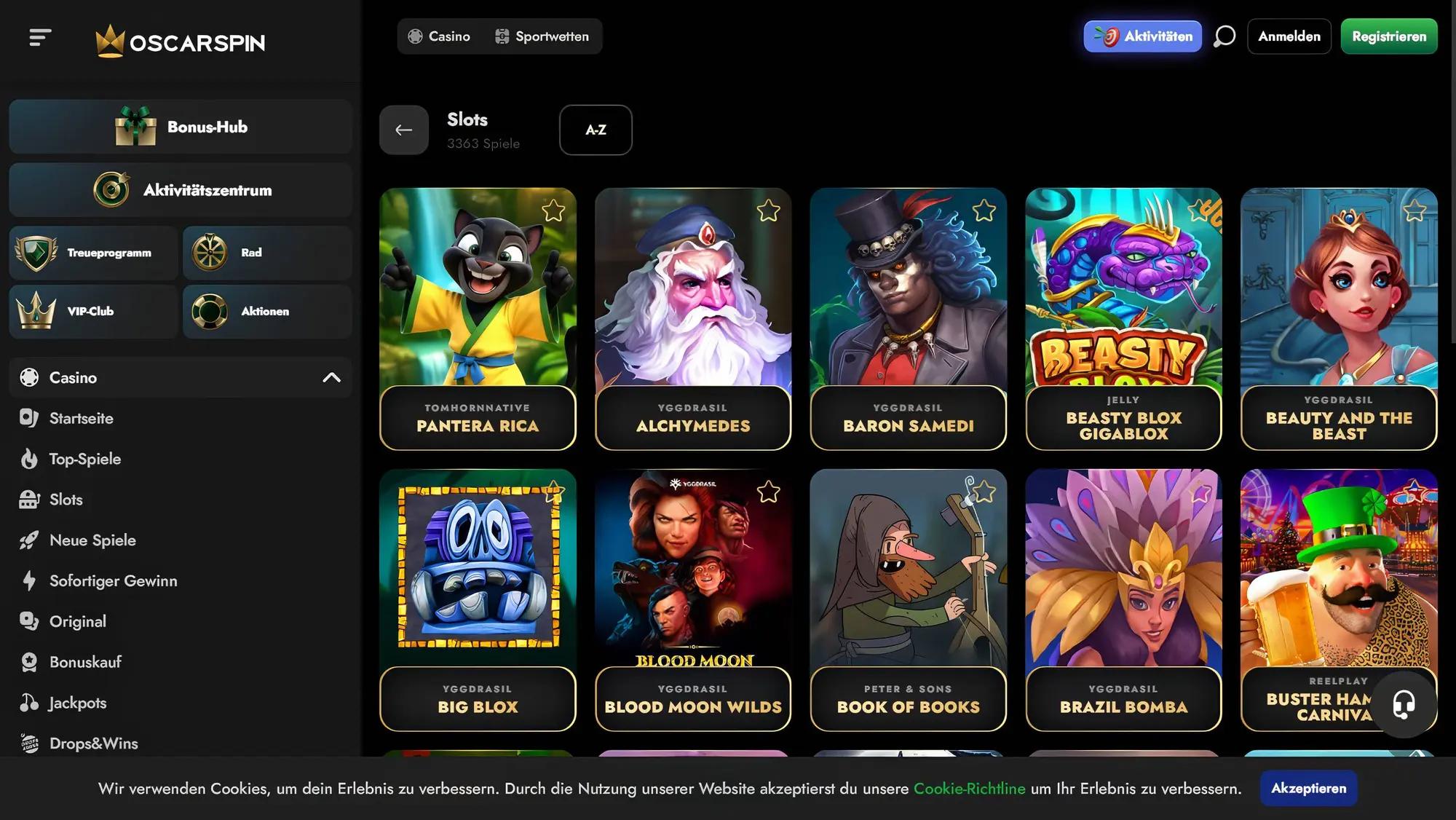This screenshot has width=1456, height=820.
Task: Expand the hamburger navigation menu
Action: (x=41, y=36)
